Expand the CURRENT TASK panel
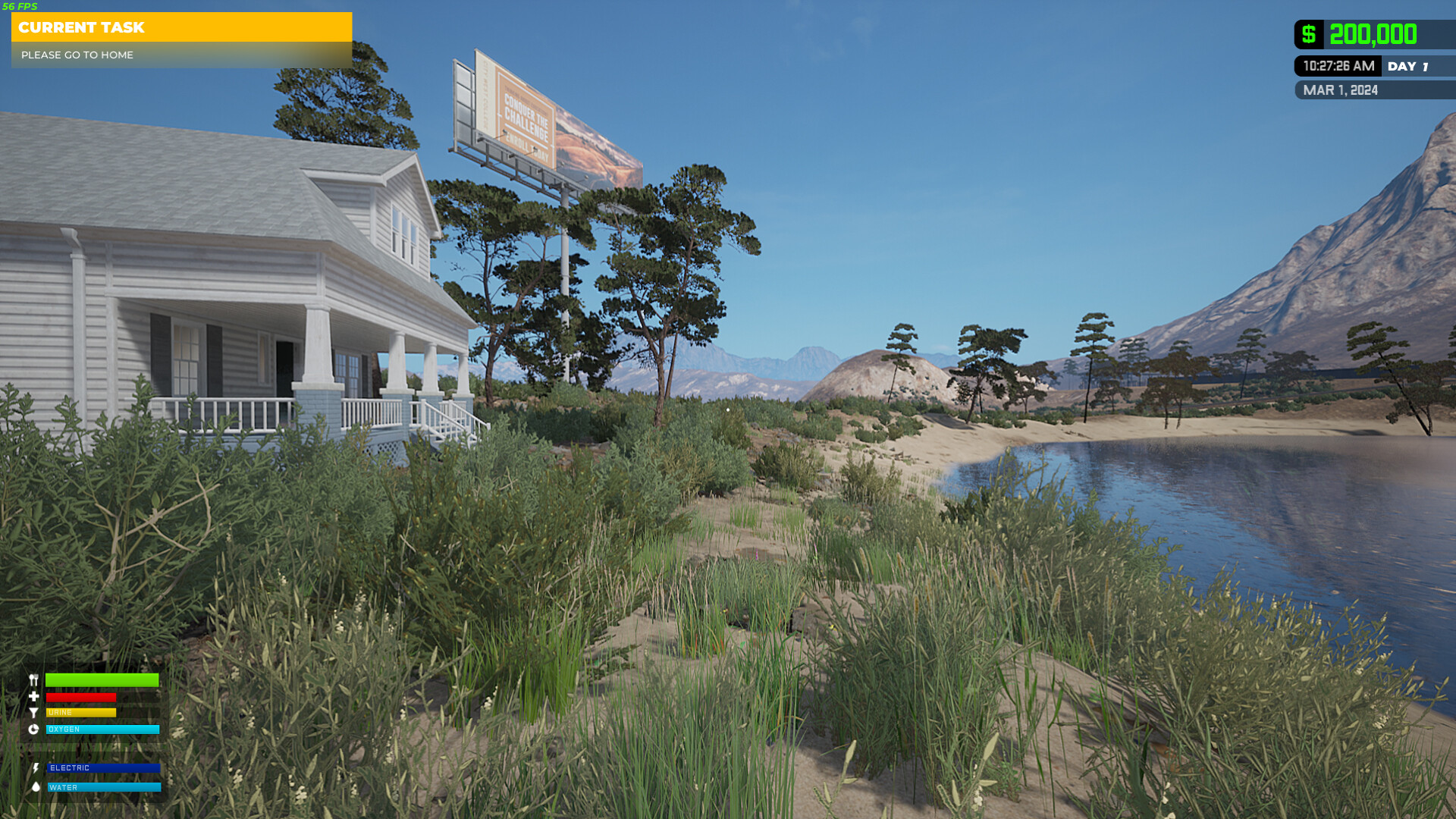Screen dimensions: 1456x819 tap(82, 28)
